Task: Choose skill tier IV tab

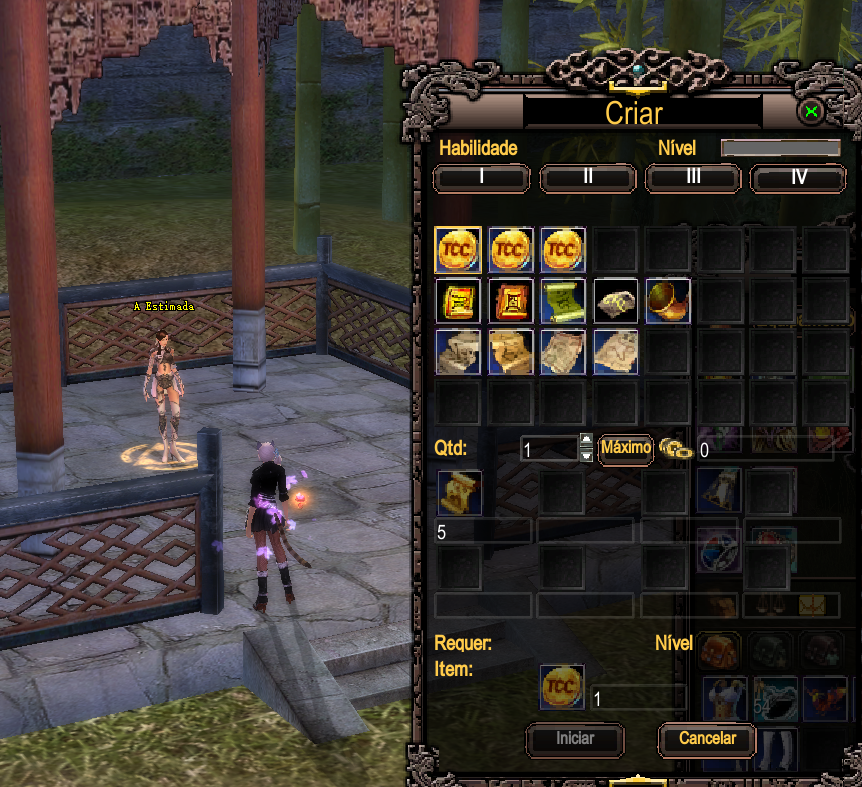Action: click(798, 178)
